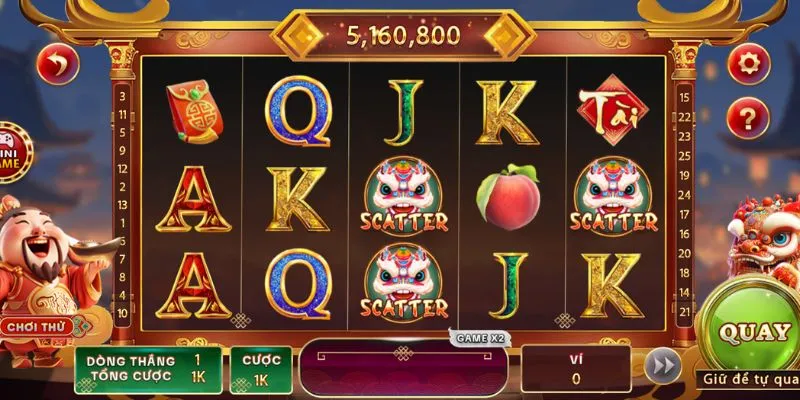This screenshot has height=400, width=800.
Task: Open the Mini Game chip icon
Action: click(12, 152)
